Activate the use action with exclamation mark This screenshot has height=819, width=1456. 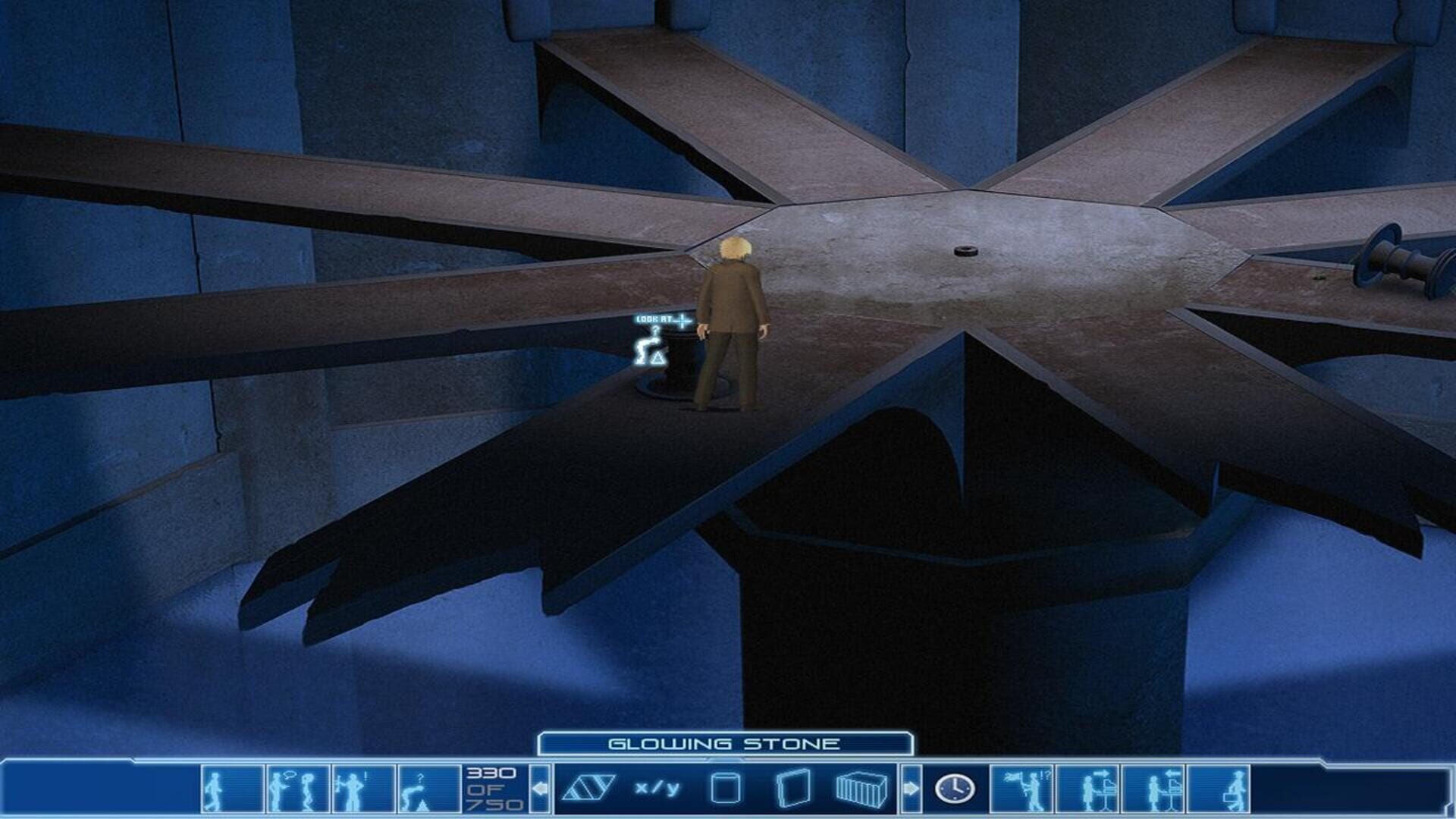pos(362,789)
